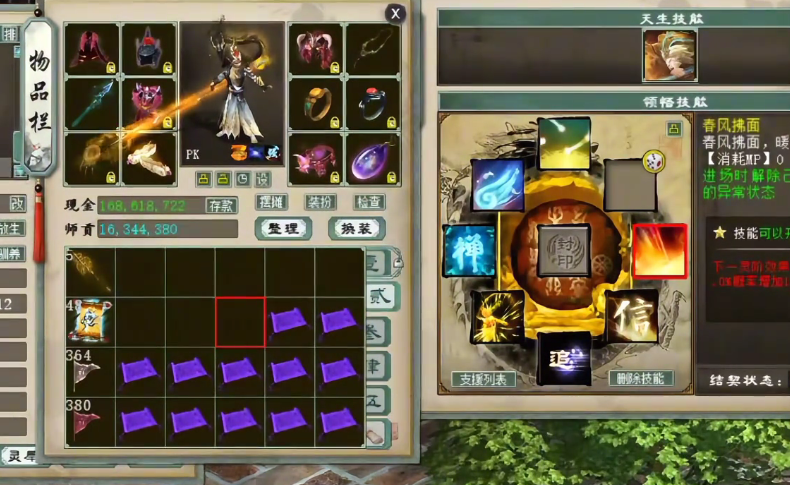Click the red flag item stacked 380
790x485 pixels.
point(90,420)
